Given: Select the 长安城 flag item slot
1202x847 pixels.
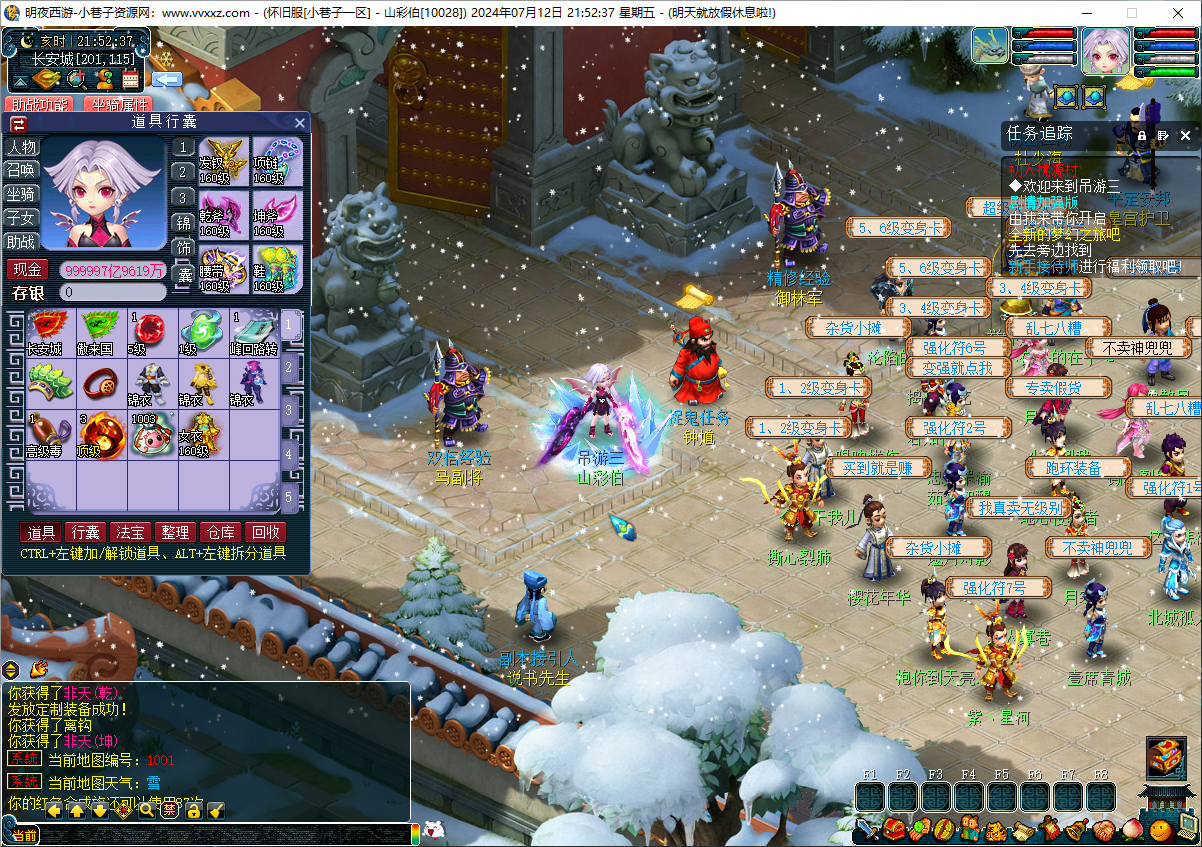Looking at the screenshot, I should point(45,332).
